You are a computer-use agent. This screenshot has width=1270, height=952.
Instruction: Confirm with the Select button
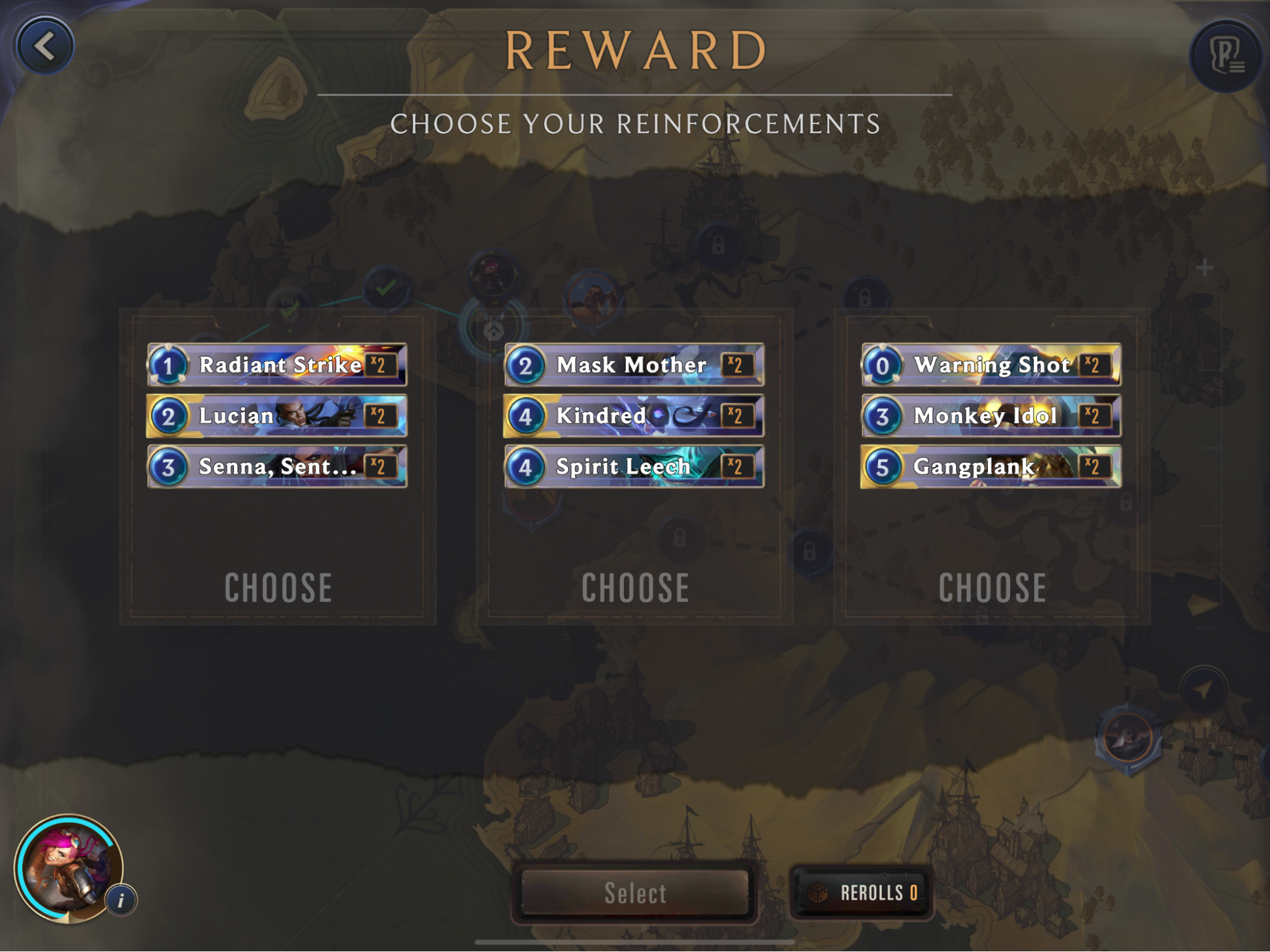[635, 892]
